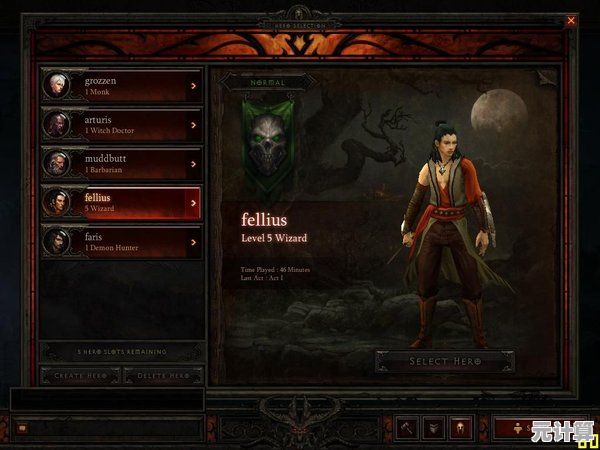
Task: Pick the Barbarian hero muddbutt
Action: coord(120,163)
